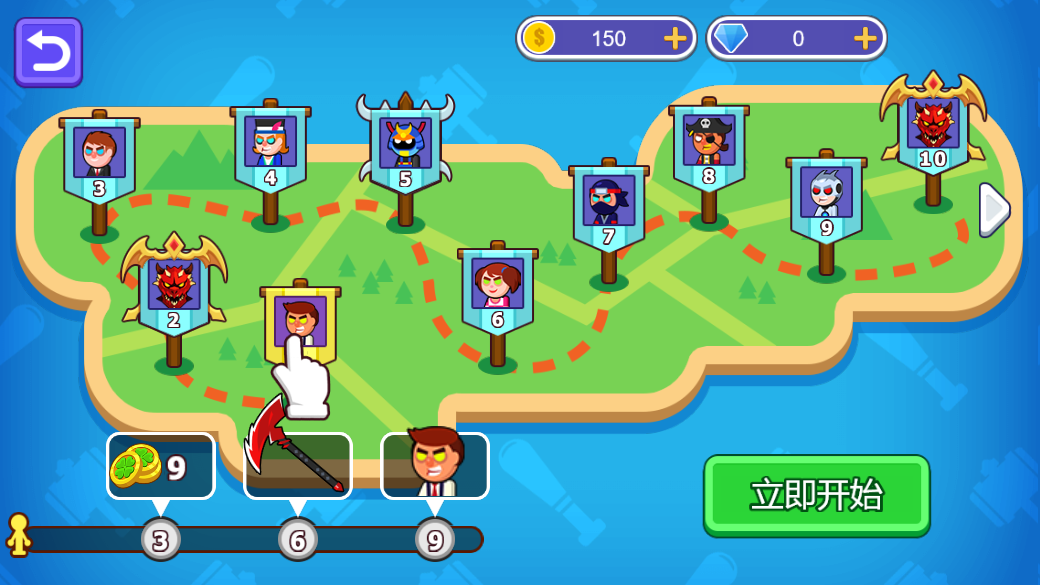
Task: Choose the level 5 horned boss banner
Action: pyautogui.click(x=405, y=152)
